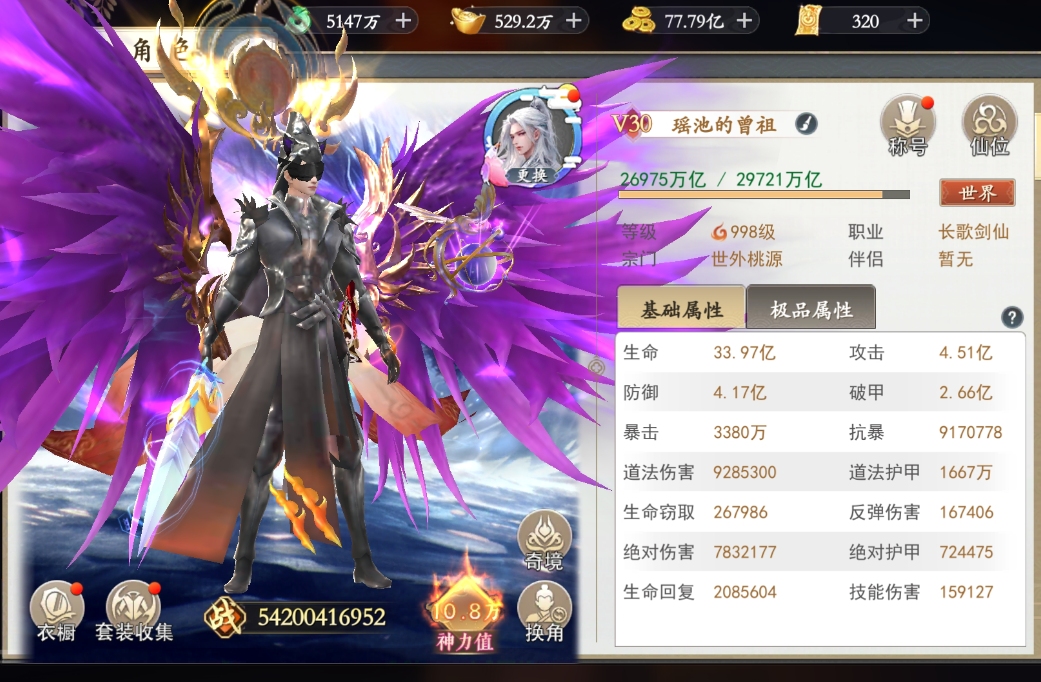Show attribute help via question mark
Viewport: 1041px width, 682px height.
(x=1012, y=318)
